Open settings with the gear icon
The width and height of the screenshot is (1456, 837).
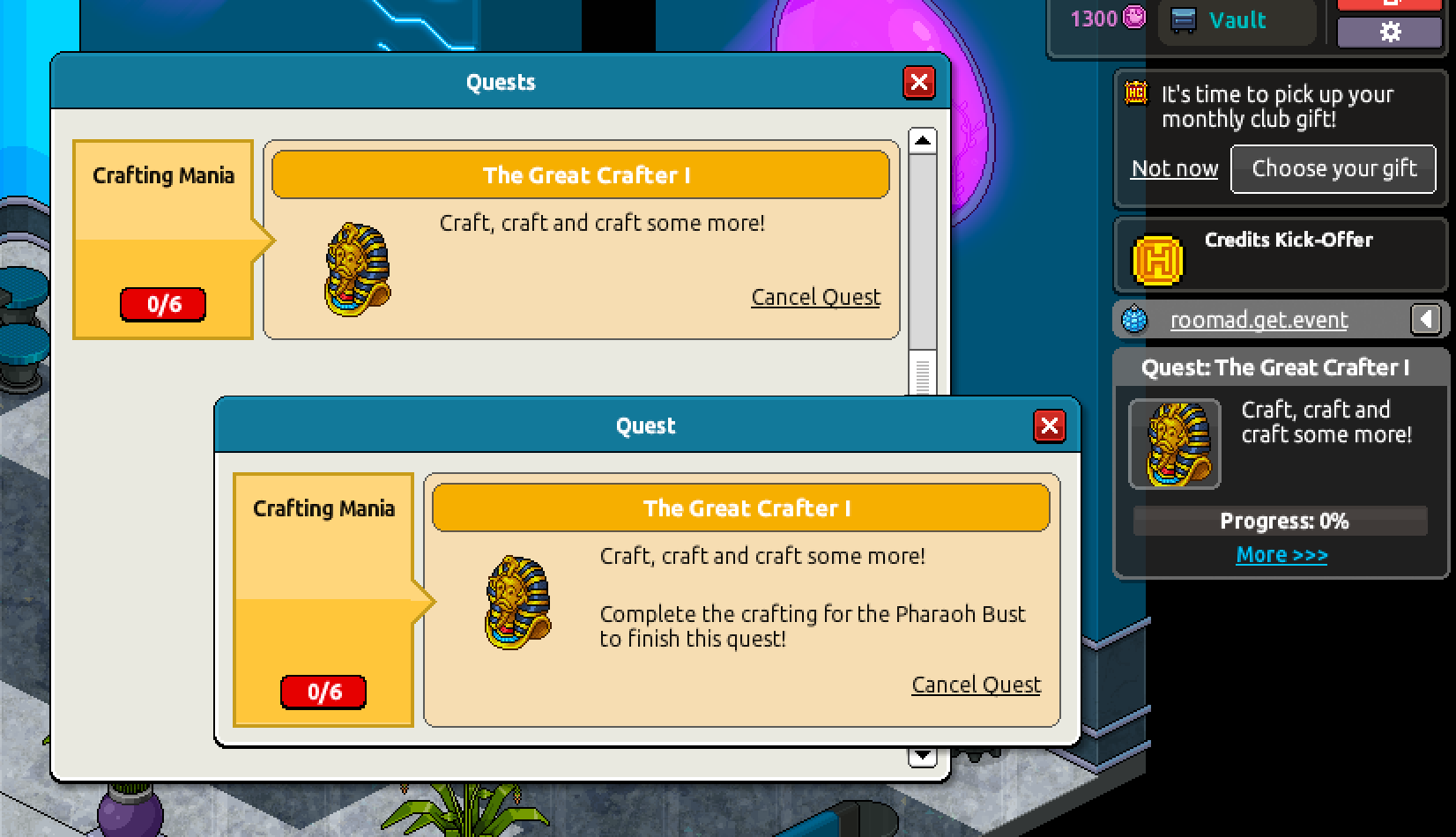click(1390, 32)
